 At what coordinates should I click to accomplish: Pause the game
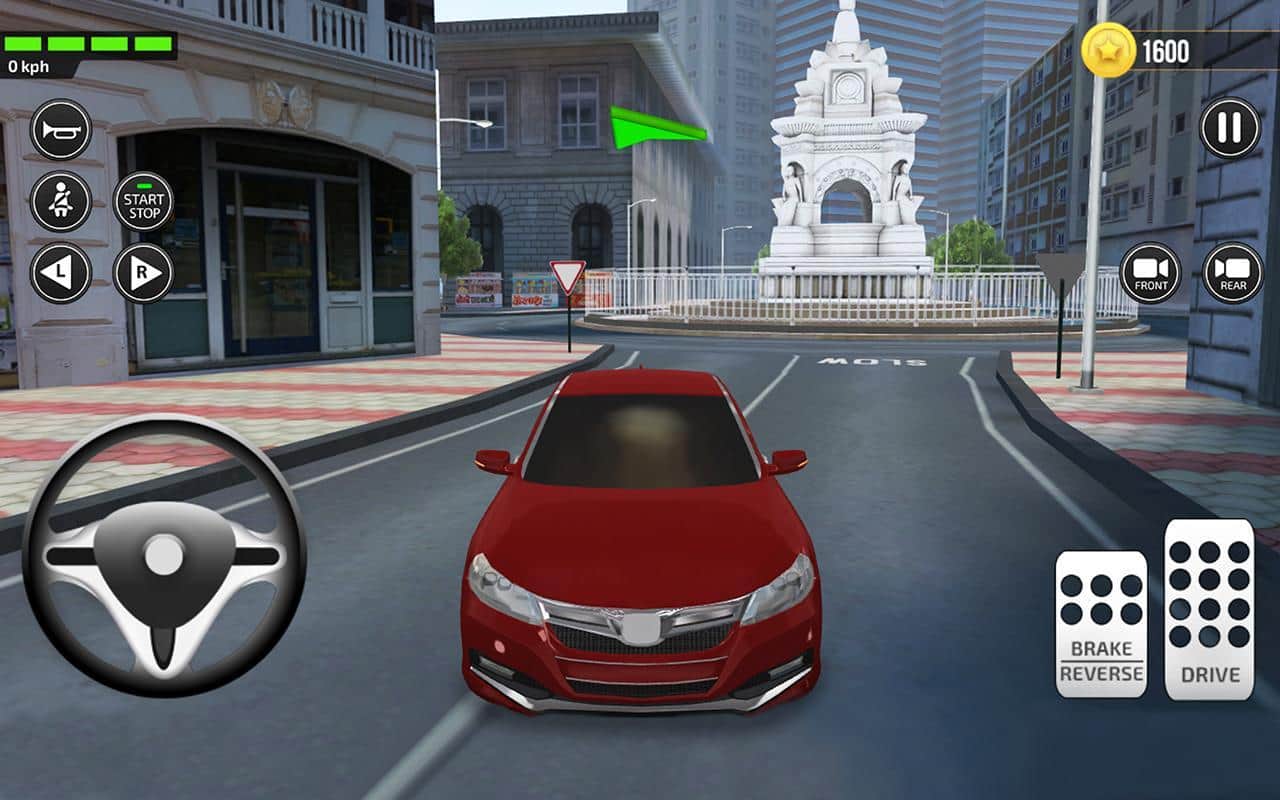1230,128
